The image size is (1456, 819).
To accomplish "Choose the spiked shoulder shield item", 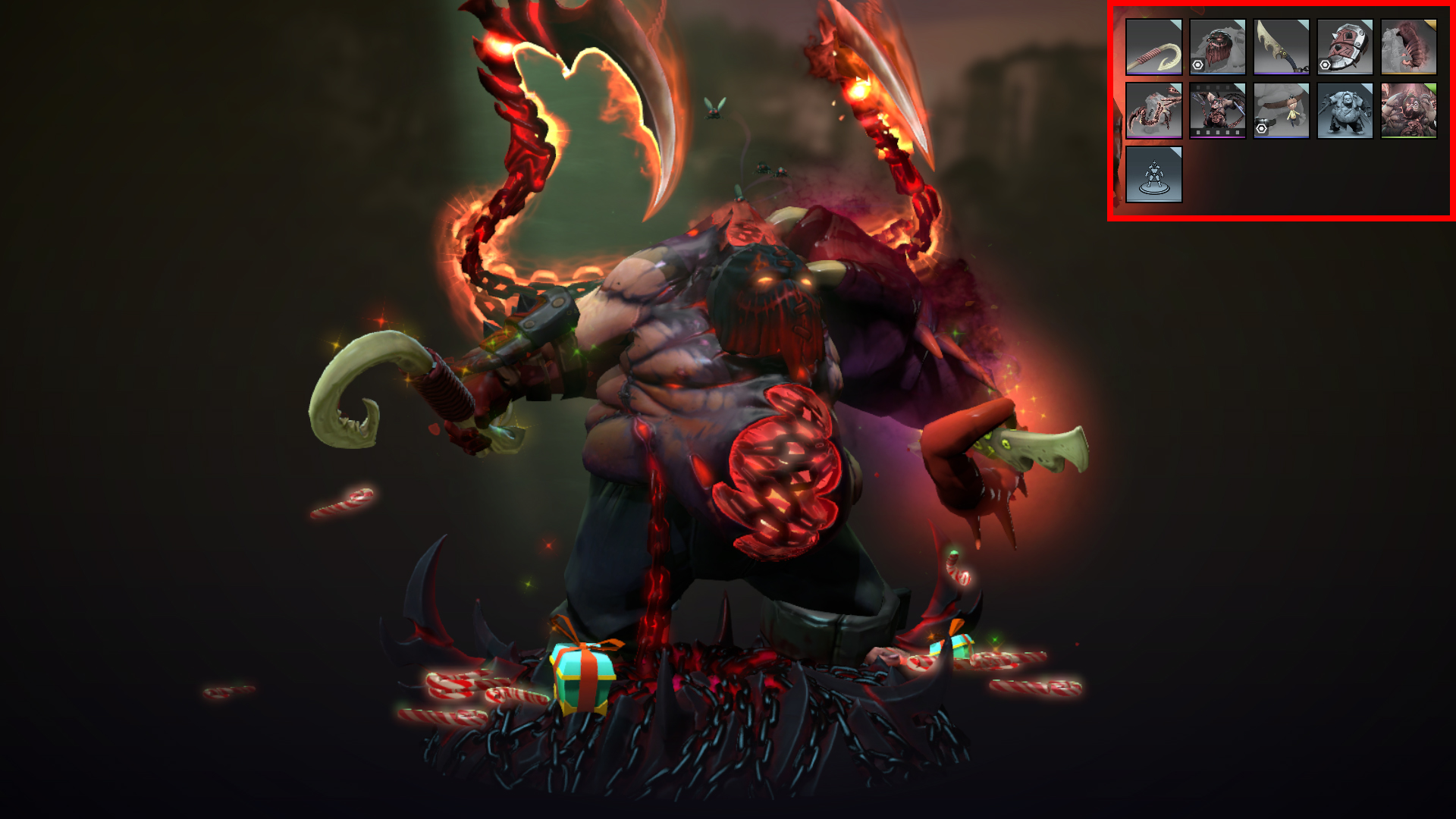I will coord(1346,45).
